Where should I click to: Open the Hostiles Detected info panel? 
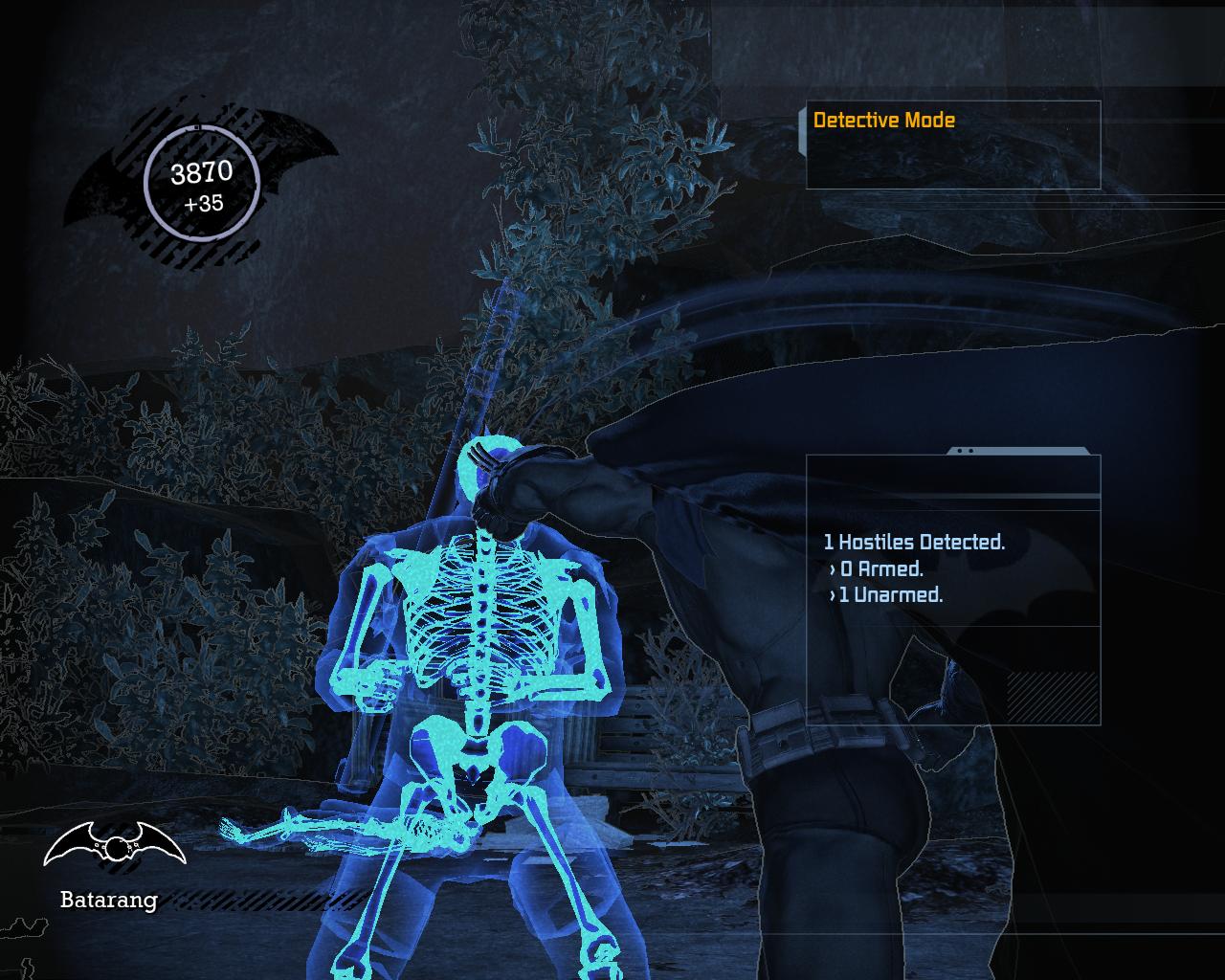(x=914, y=543)
